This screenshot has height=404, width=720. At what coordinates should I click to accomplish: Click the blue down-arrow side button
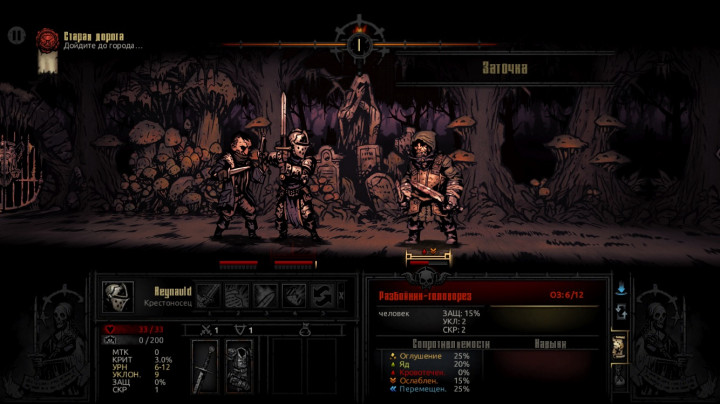point(621,289)
